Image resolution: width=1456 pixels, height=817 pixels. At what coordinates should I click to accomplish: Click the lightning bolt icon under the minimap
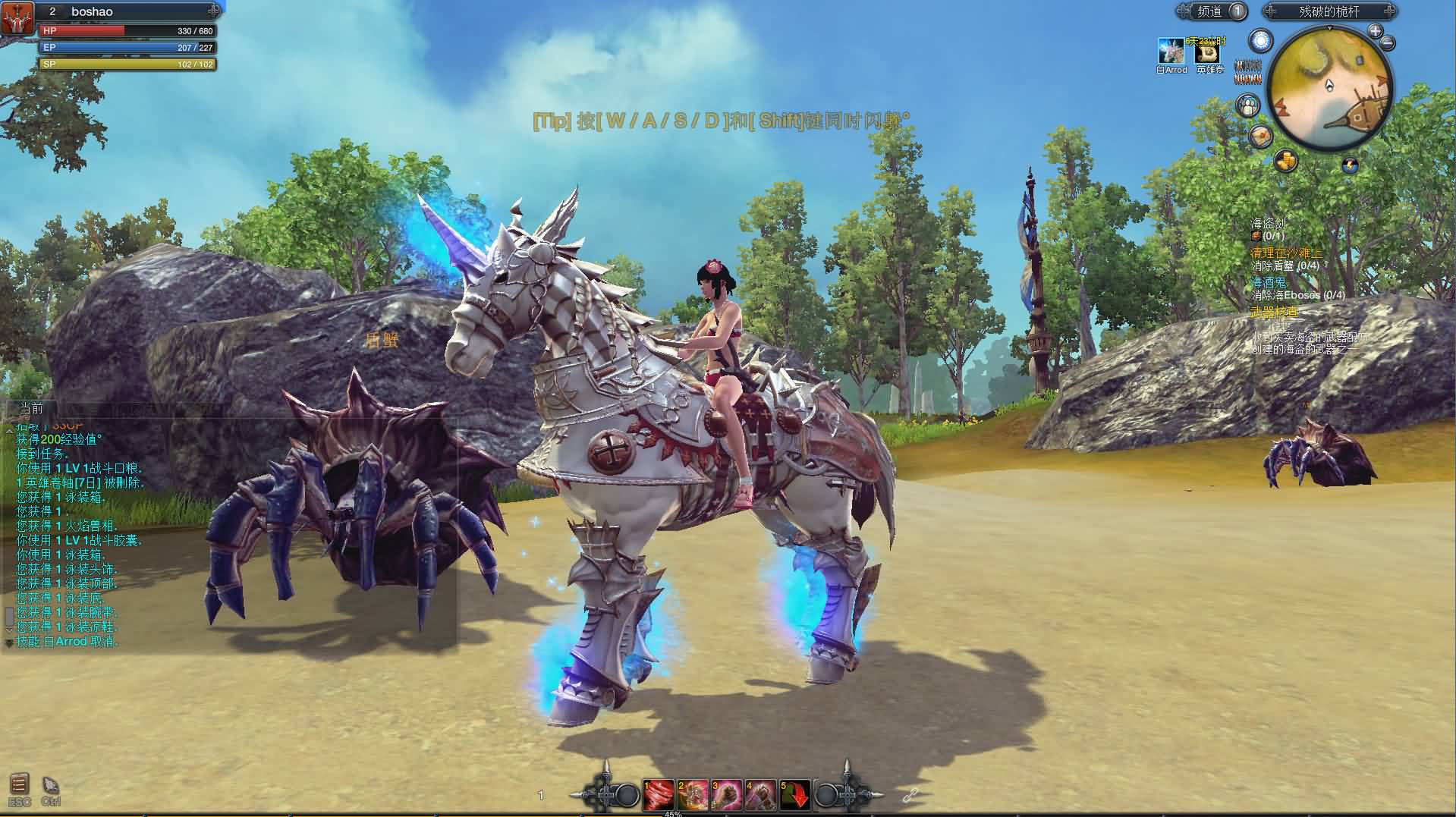pyautogui.click(x=1350, y=165)
